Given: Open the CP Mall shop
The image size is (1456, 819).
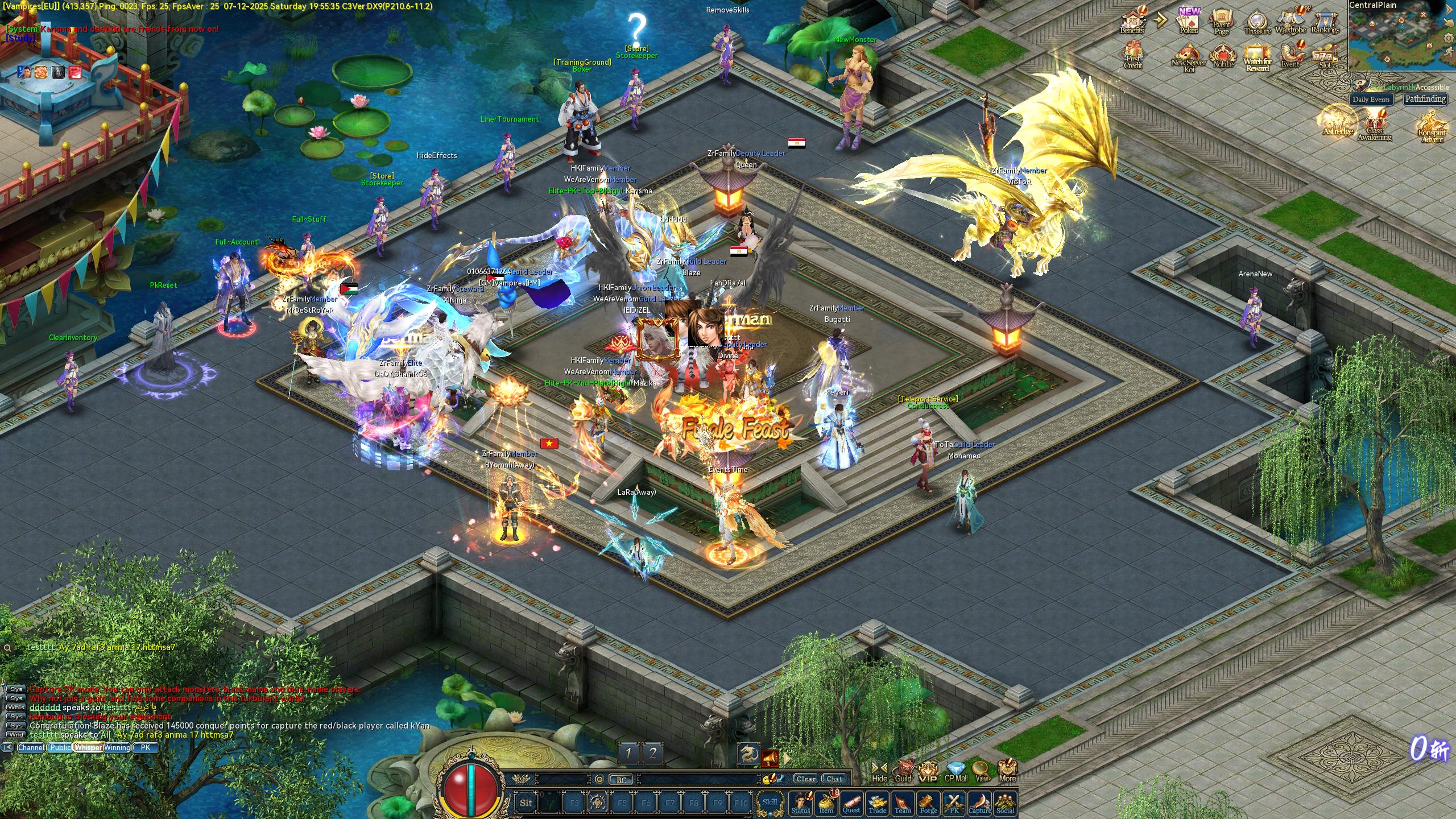Looking at the screenshot, I should click(x=956, y=772).
